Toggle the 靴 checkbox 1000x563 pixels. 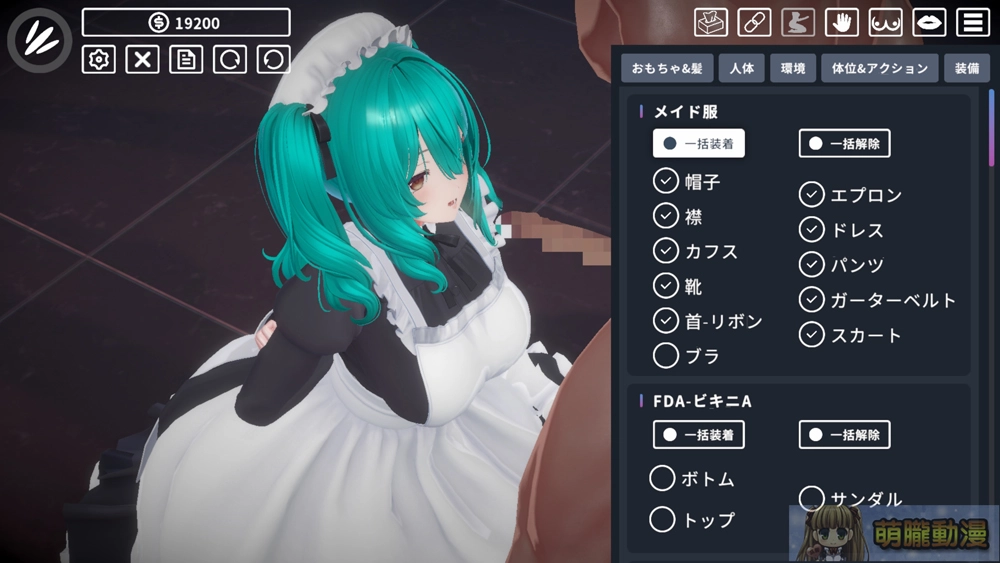coord(666,285)
